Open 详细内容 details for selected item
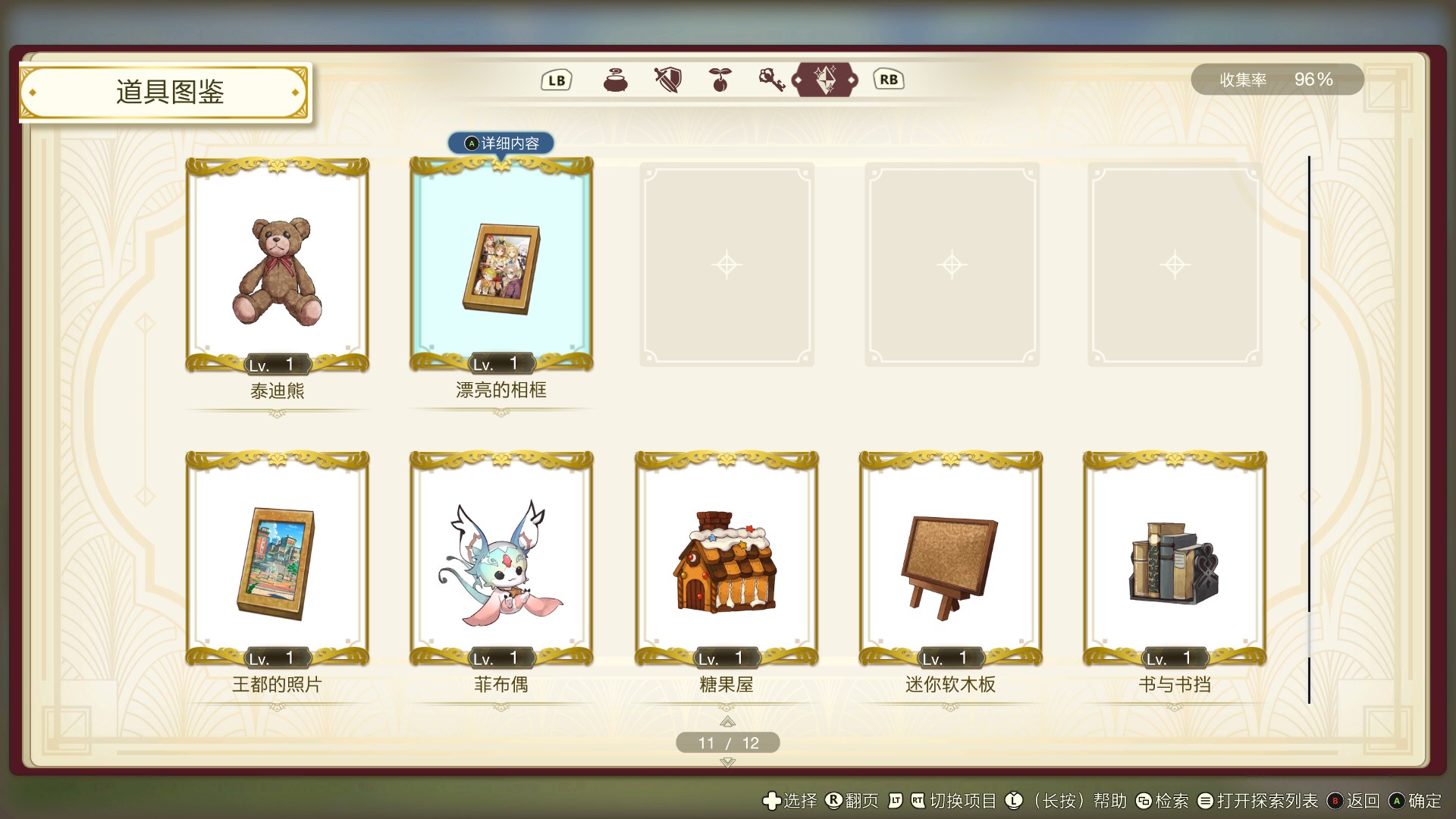 (500, 143)
